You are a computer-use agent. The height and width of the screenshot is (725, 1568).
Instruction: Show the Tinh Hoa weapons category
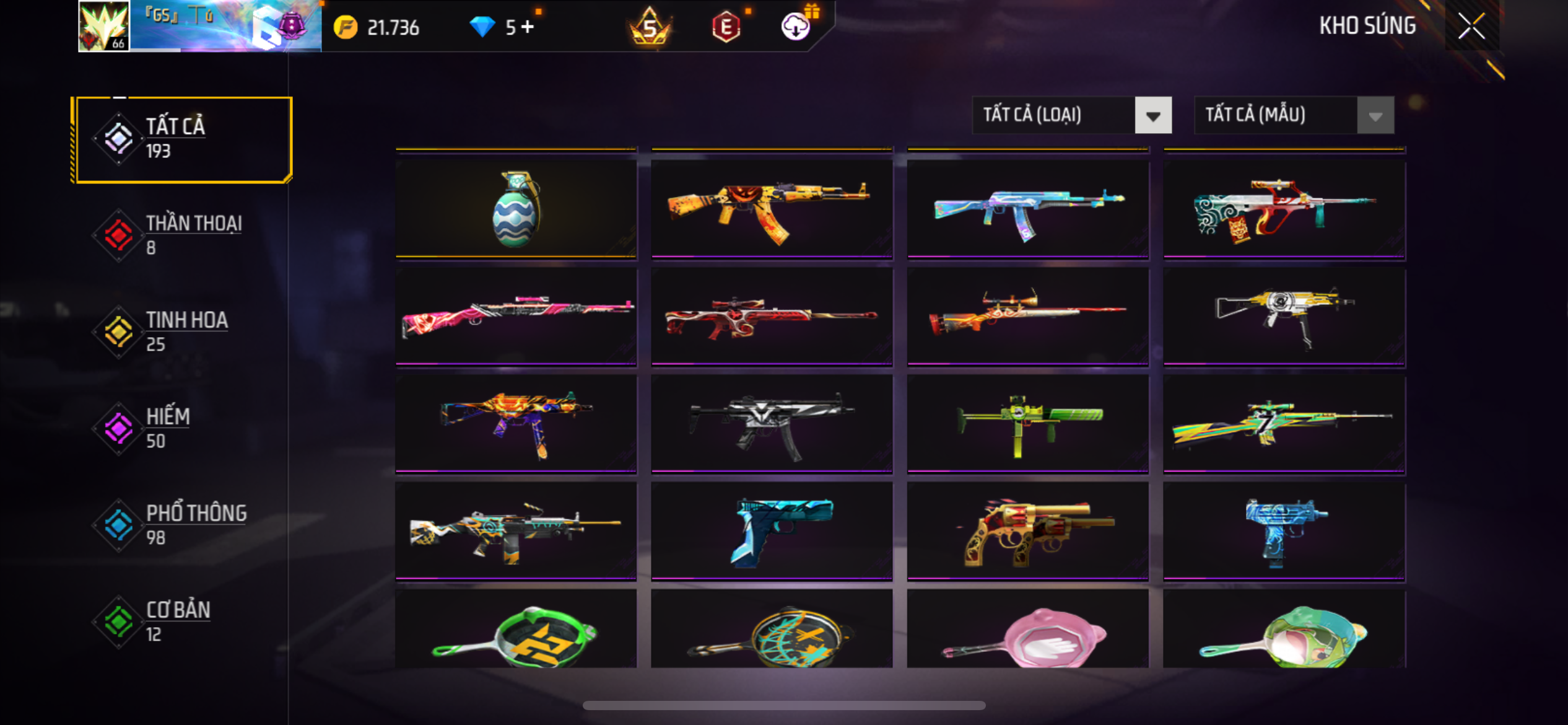pyautogui.click(x=181, y=332)
